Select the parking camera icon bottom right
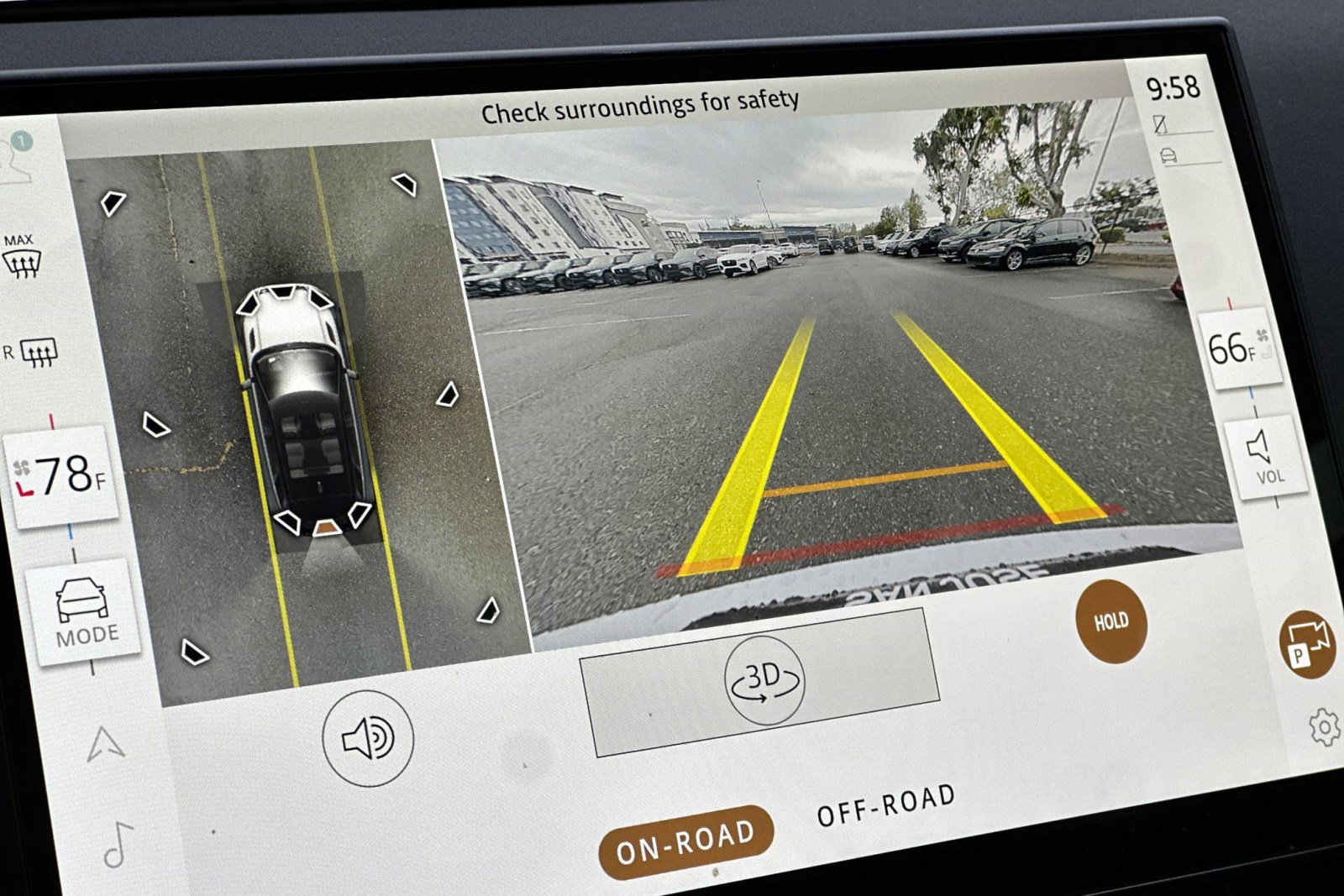The image size is (1344, 896). coord(1307,643)
